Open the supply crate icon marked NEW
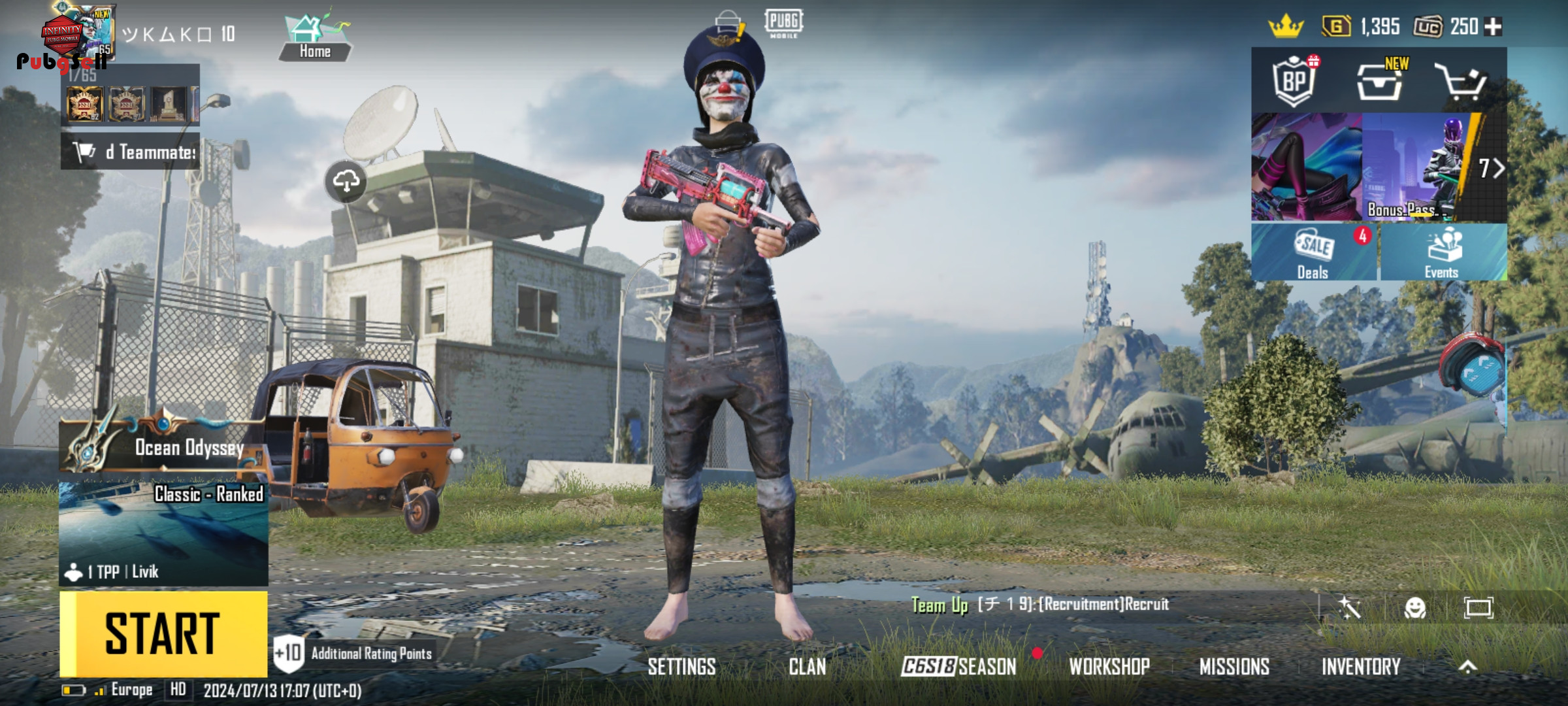This screenshot has height=706, width=1568. [x=1379, y=82]
